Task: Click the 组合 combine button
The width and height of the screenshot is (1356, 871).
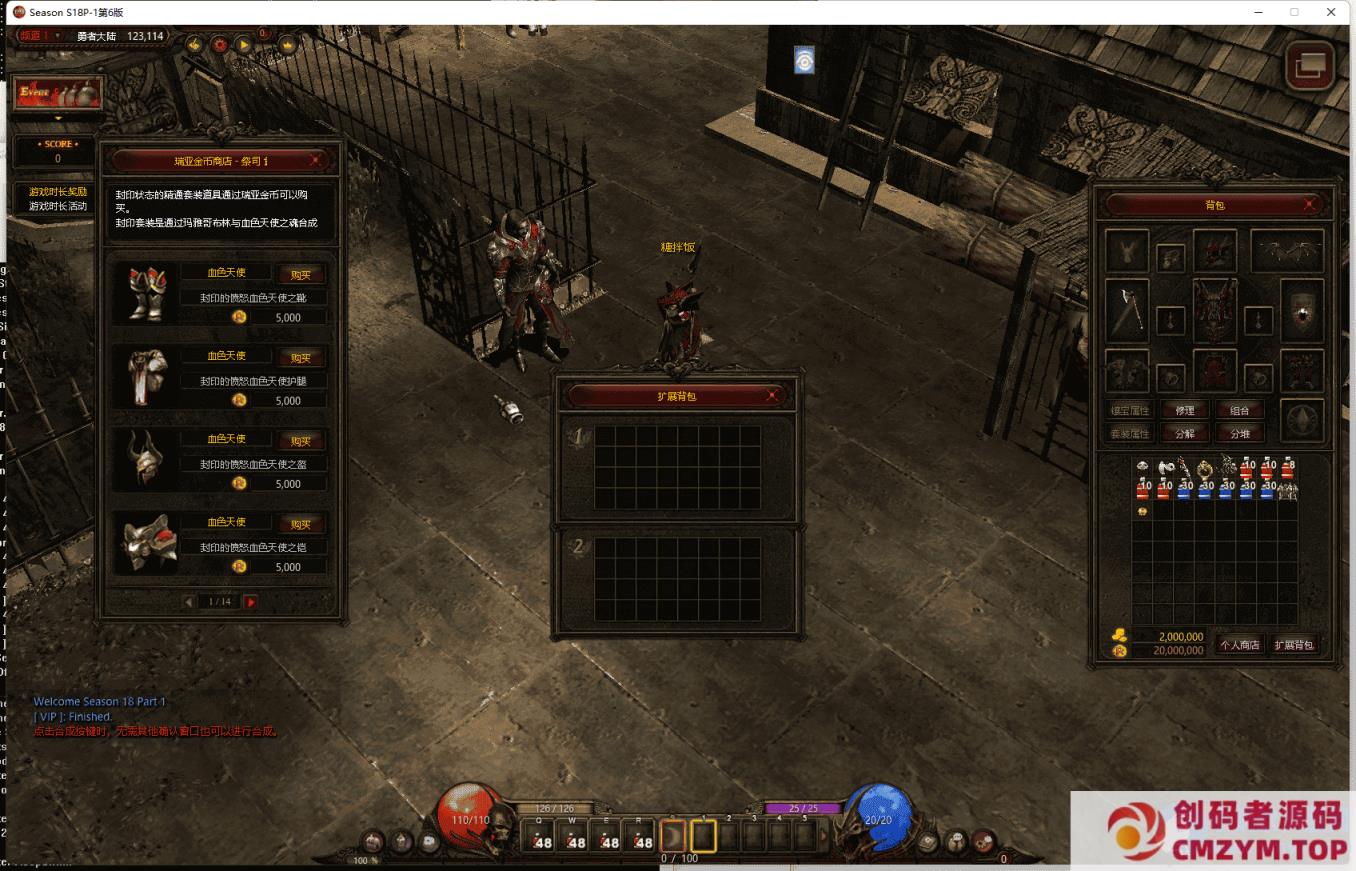Action: click(x=1240, y=410)
